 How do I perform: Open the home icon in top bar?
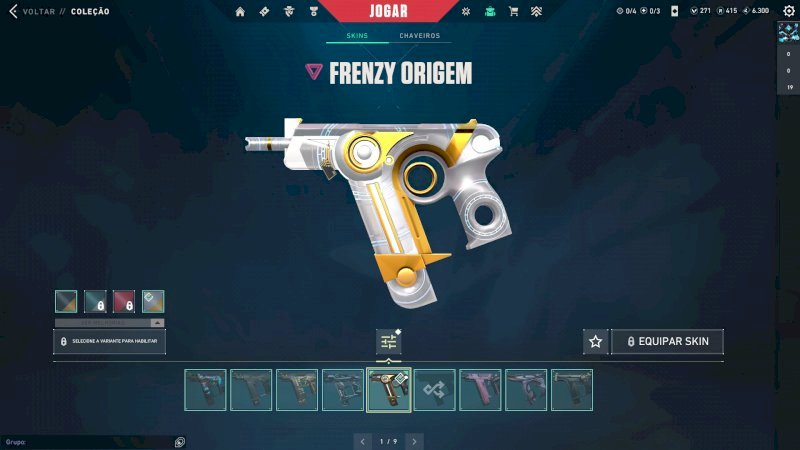click(x=240, y=12)
